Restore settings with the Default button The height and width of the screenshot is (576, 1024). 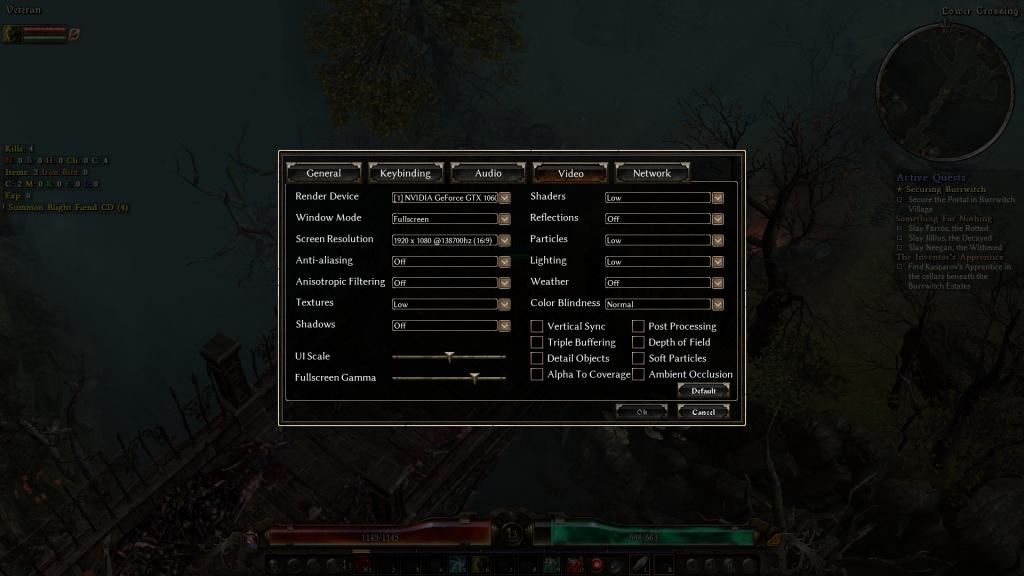703,391
